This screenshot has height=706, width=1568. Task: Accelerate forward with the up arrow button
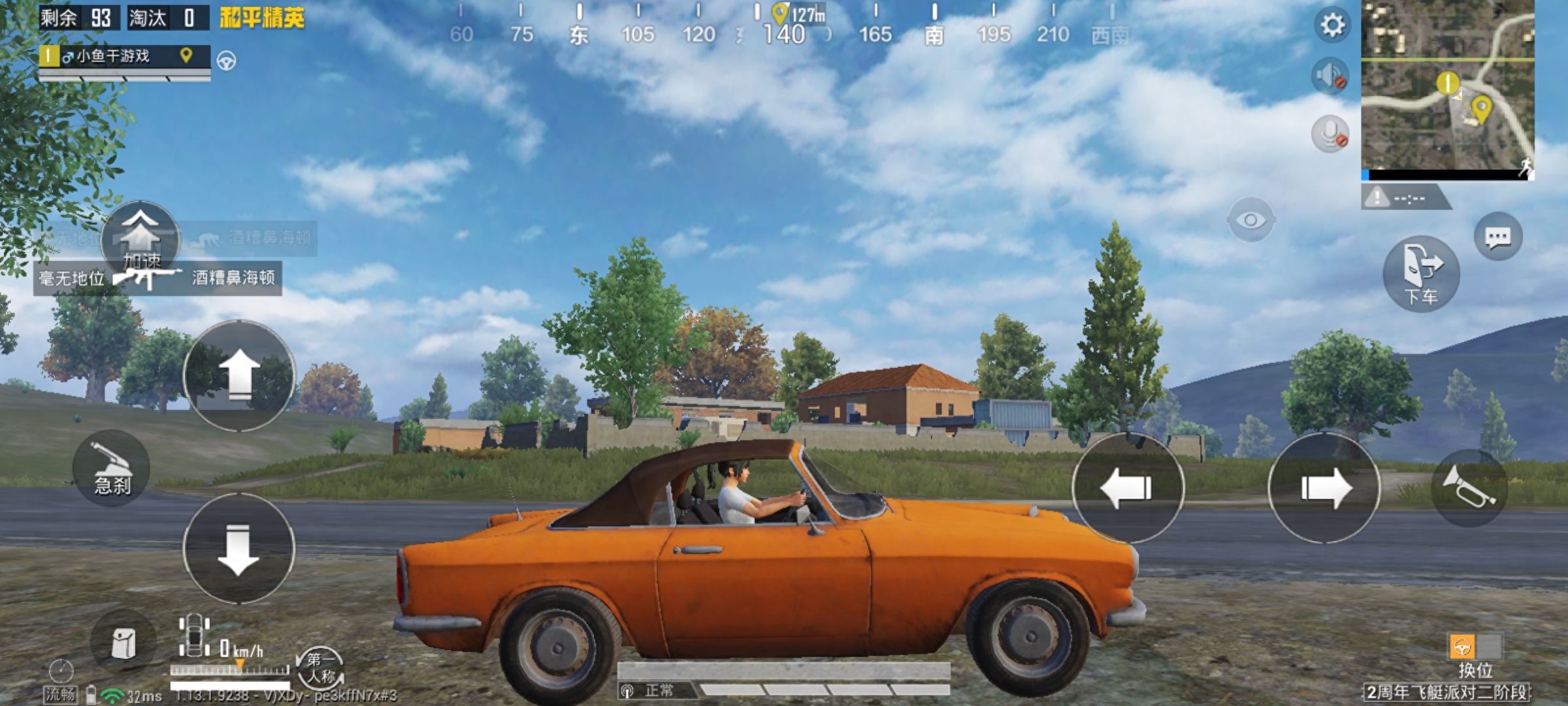[239, 375]
